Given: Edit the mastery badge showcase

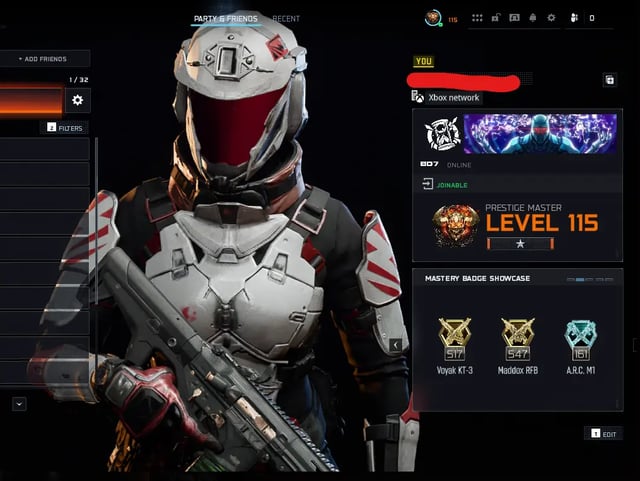Looking at the screenshot, I should click(605, 434).
